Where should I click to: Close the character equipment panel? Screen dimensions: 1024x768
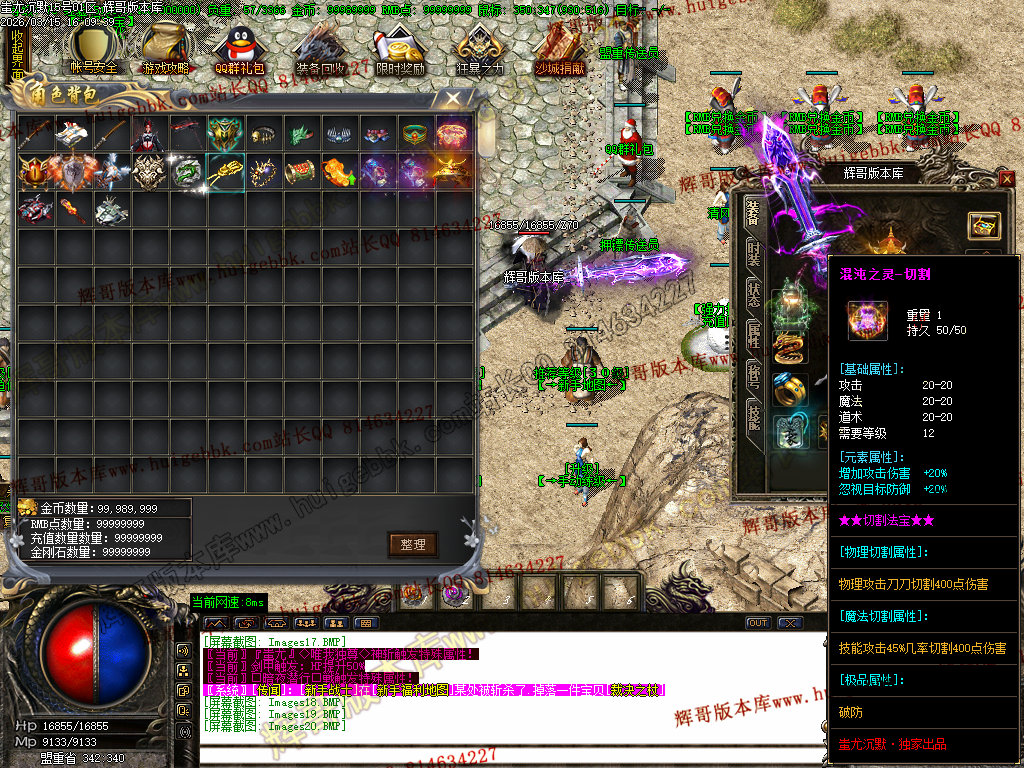(1006, 179)
